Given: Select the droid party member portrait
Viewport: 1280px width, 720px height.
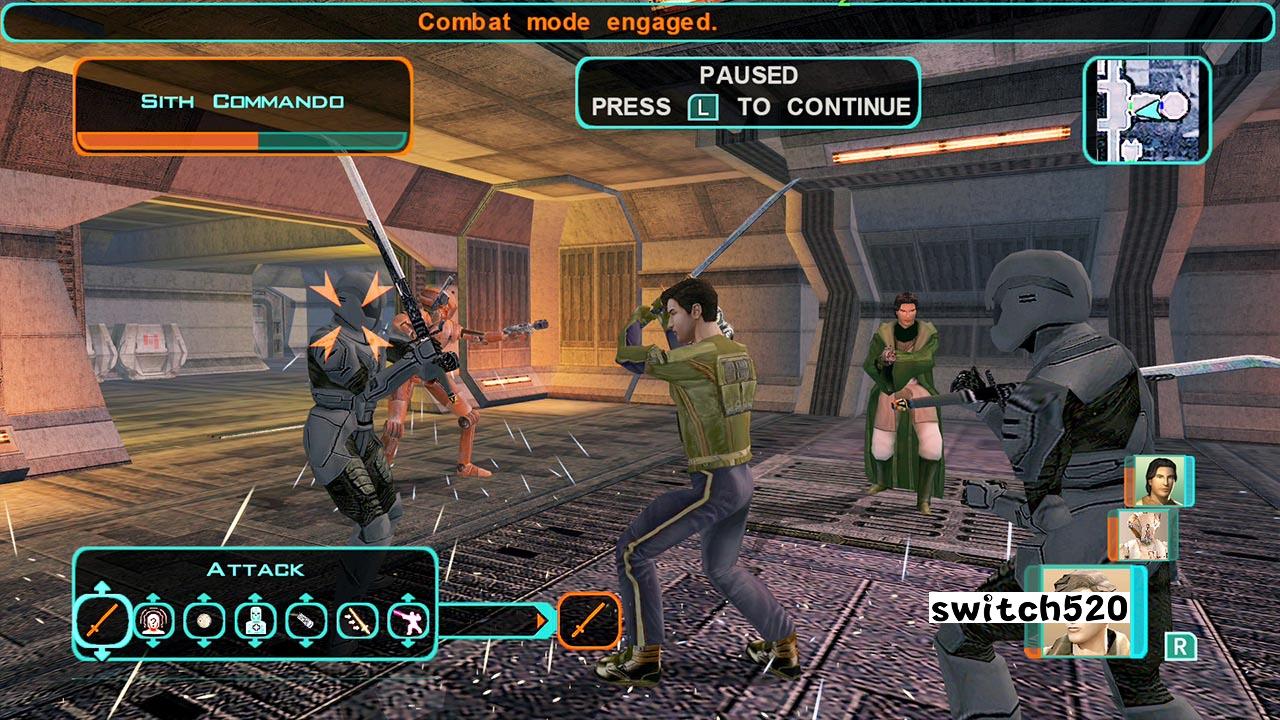Looking at the screenshot, I should coord(1143,535).
